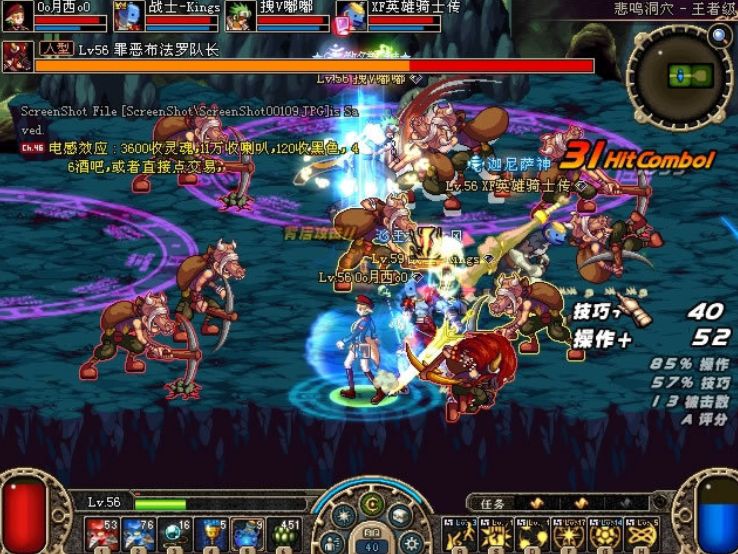Open the 任务 quest panel
Image resolution: width=738 pixels, height=554 pixels.
pyautogui.click(x=494, y=503)
